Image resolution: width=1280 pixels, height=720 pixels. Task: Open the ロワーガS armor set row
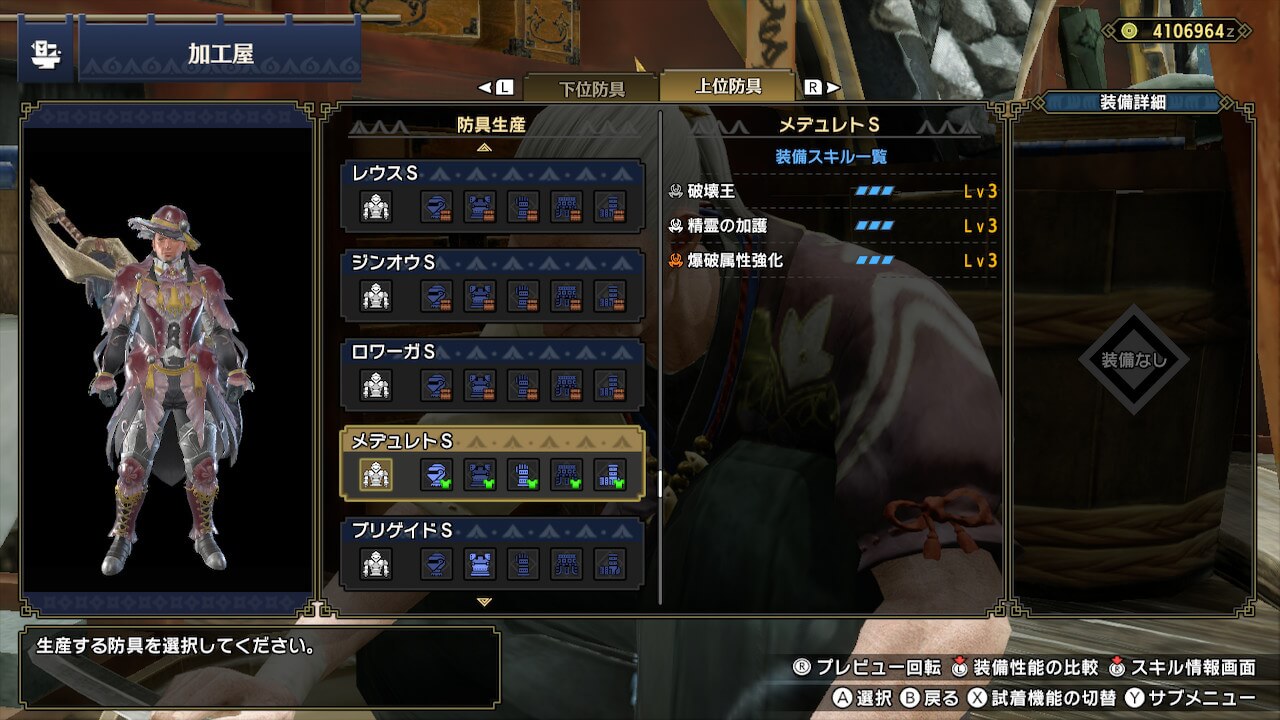click(492, 372)
